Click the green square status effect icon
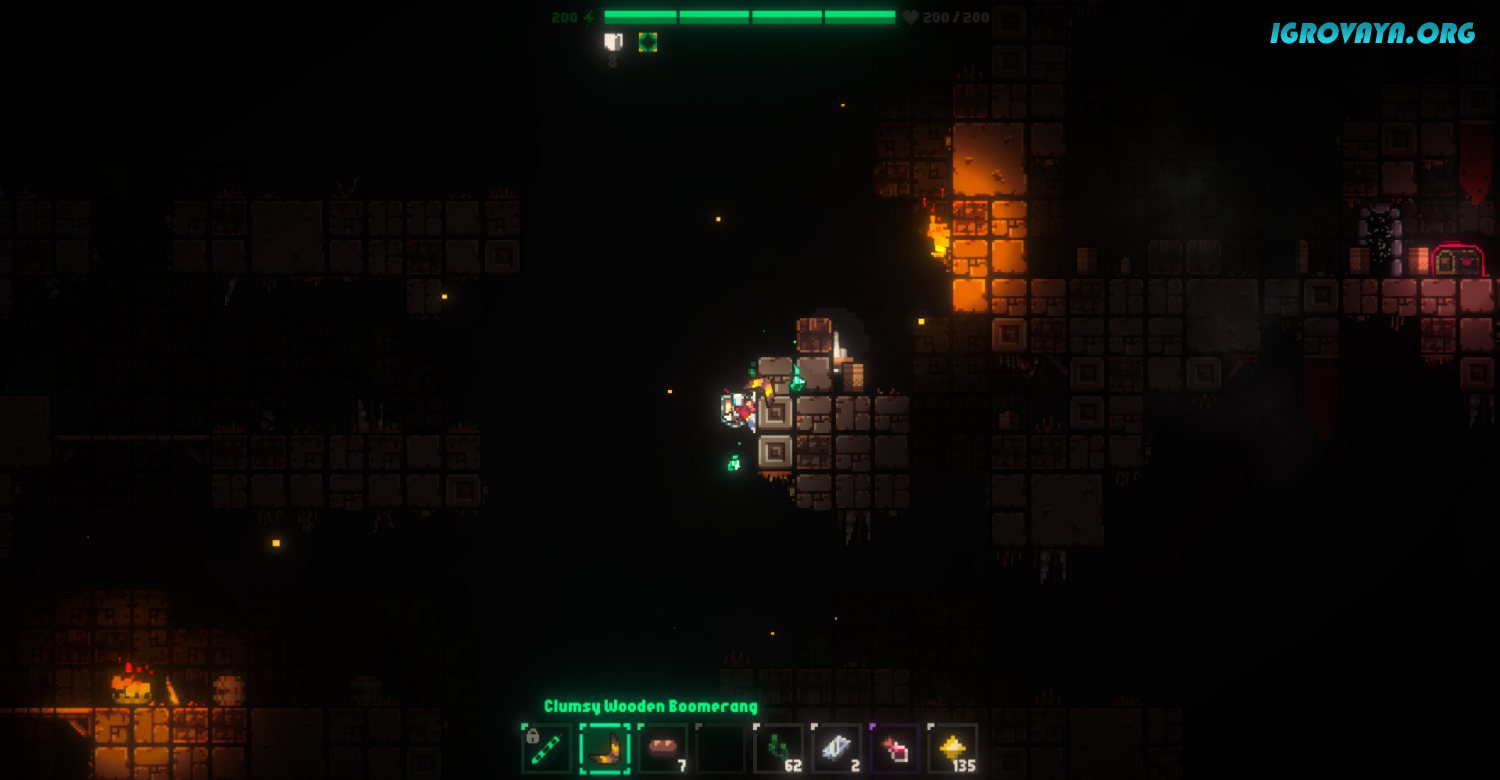This screenshot has width=1500, height=780. pos(648,42)
